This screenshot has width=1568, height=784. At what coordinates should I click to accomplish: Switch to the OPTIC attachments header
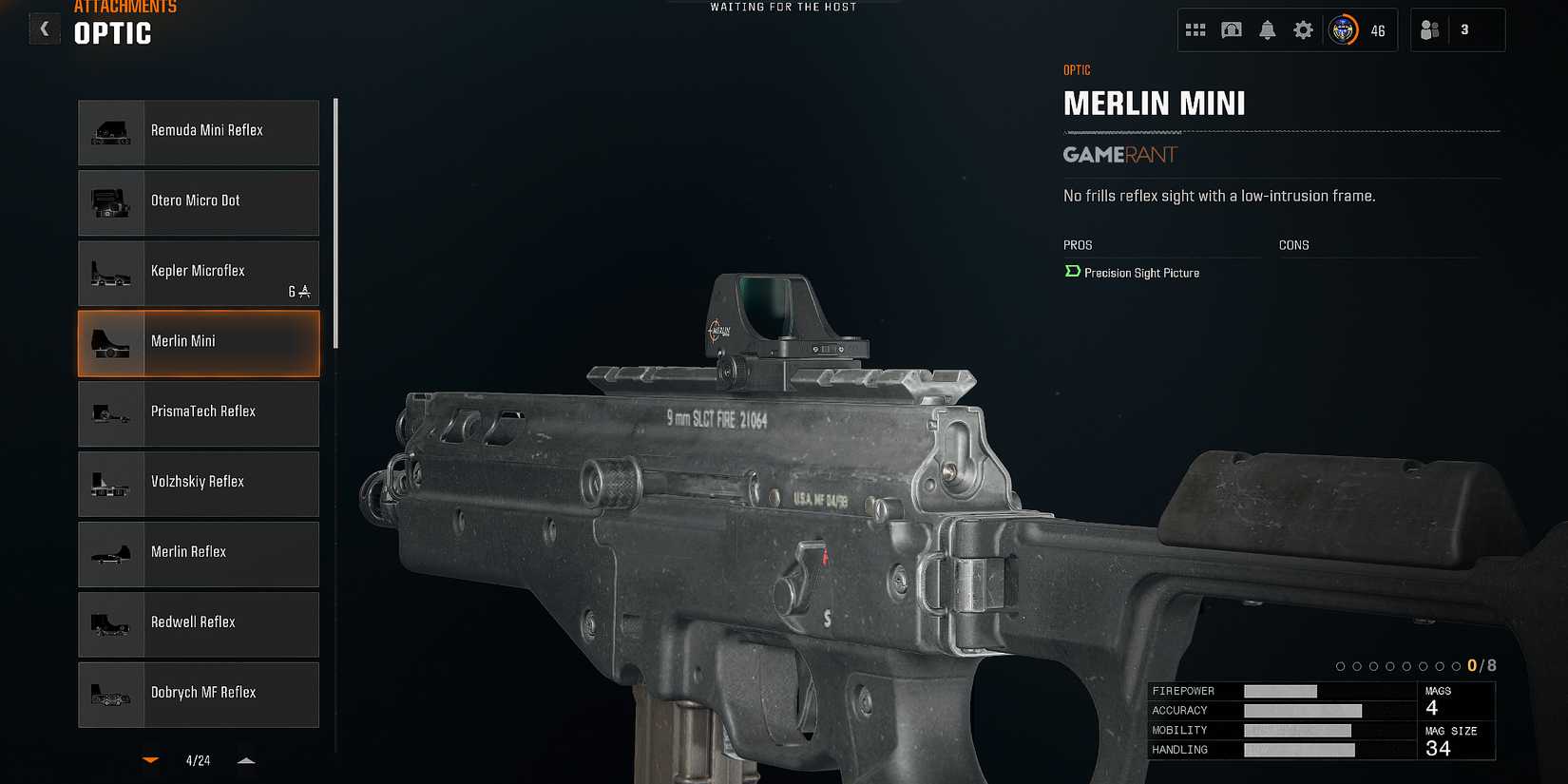111,34
